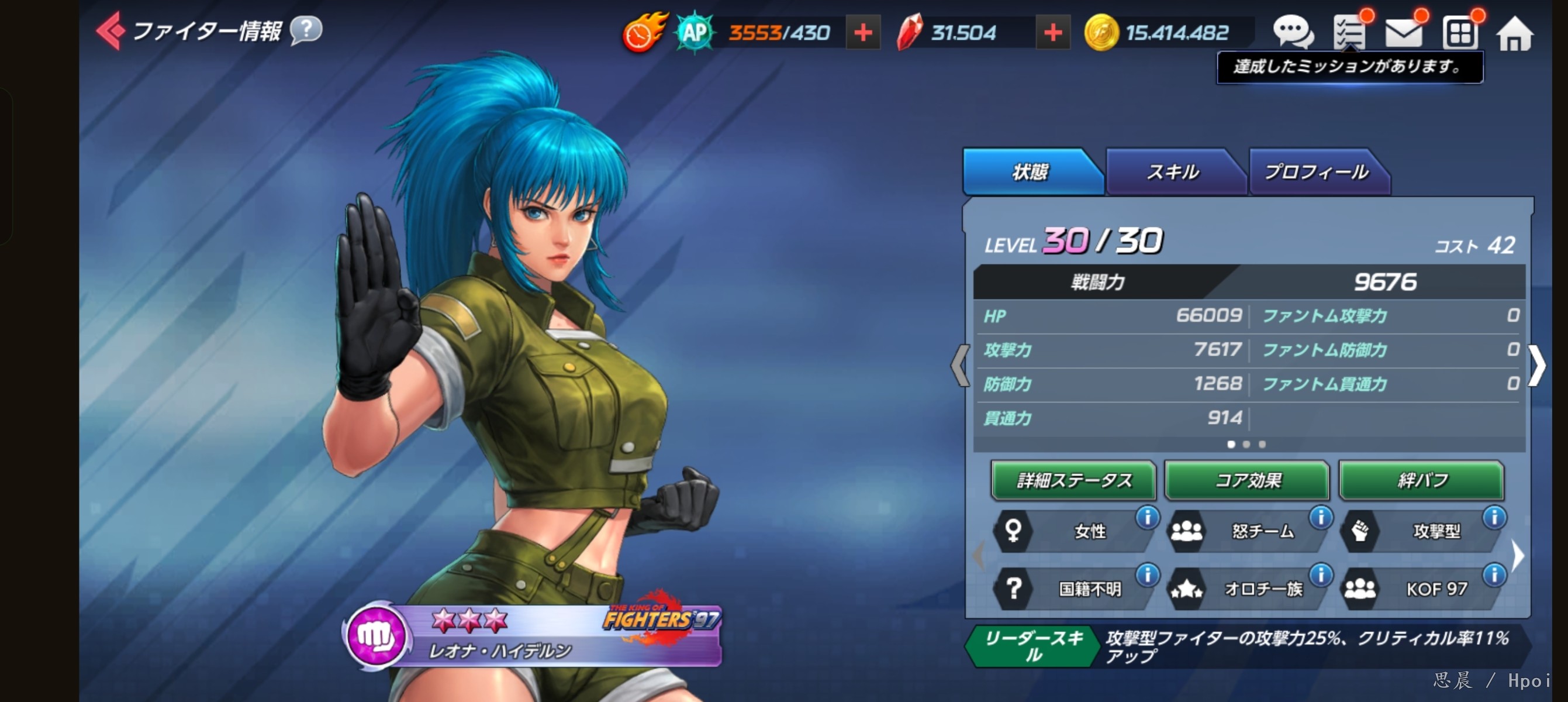Add rubies with the plus button
The height and width of the screenshot is (702, 1568).
pos(1052,33)
